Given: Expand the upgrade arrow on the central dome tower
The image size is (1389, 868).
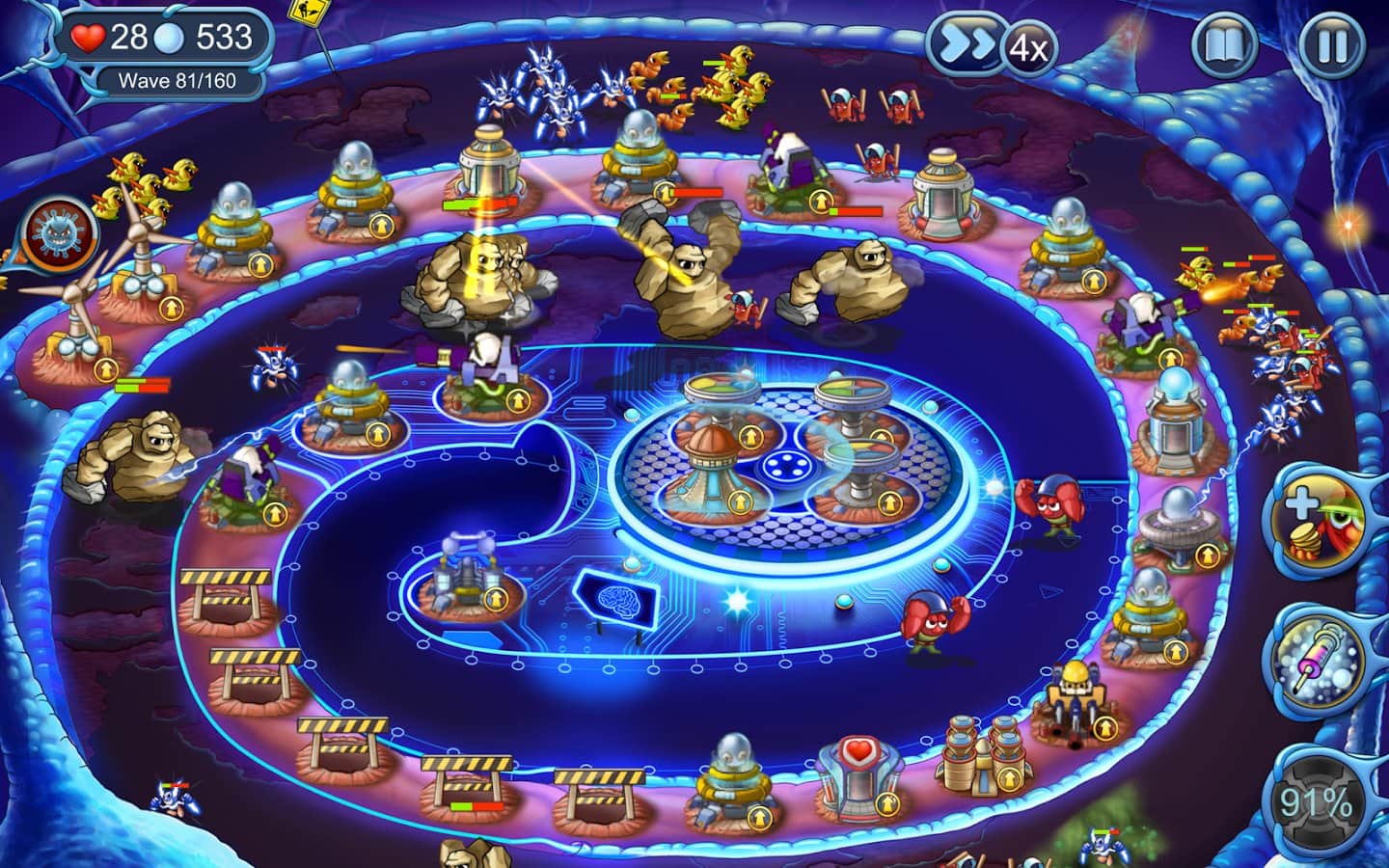Looking at the screenshot, I should (739, 502).
